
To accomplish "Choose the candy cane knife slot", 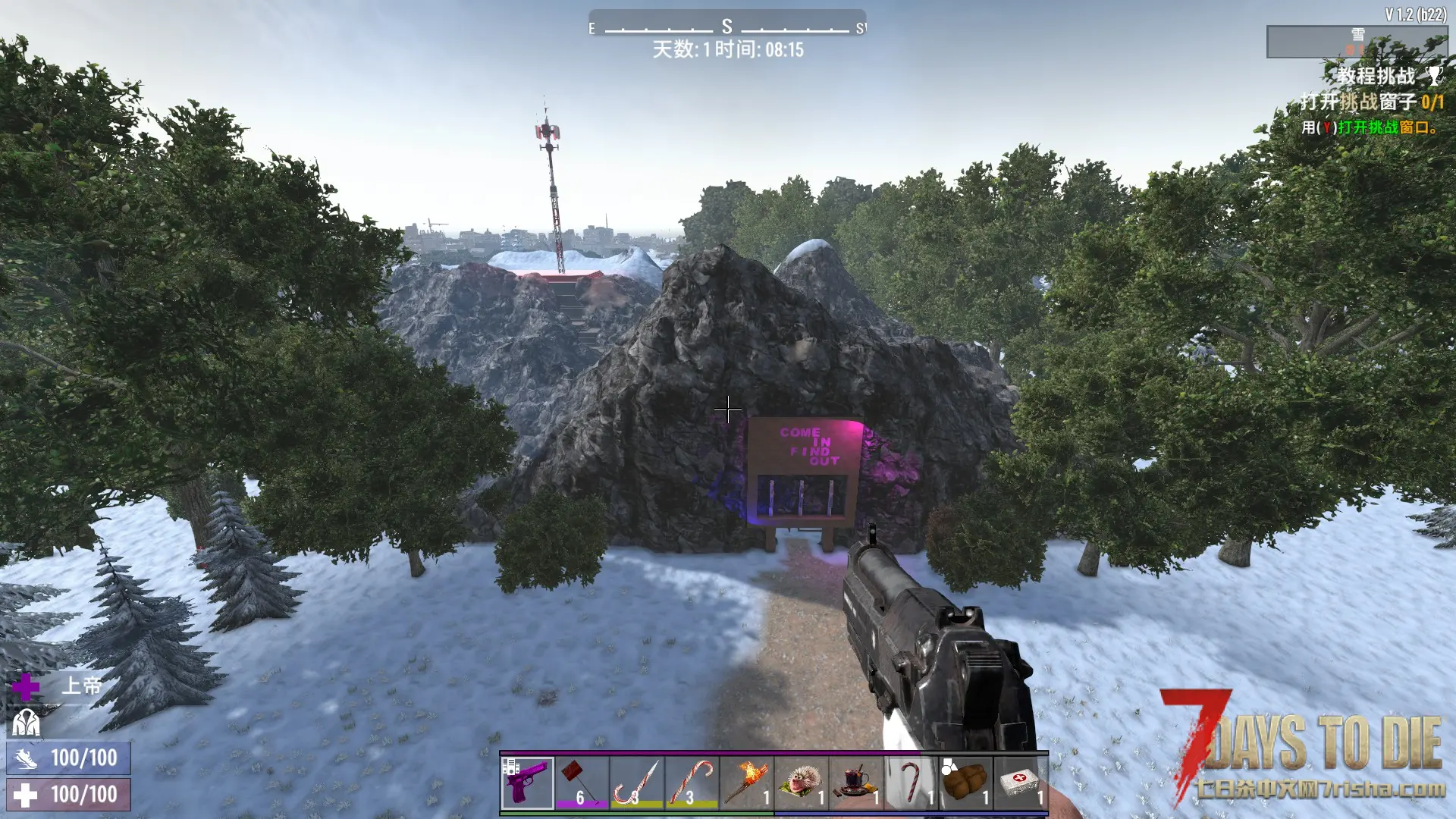I will point(637,783).
